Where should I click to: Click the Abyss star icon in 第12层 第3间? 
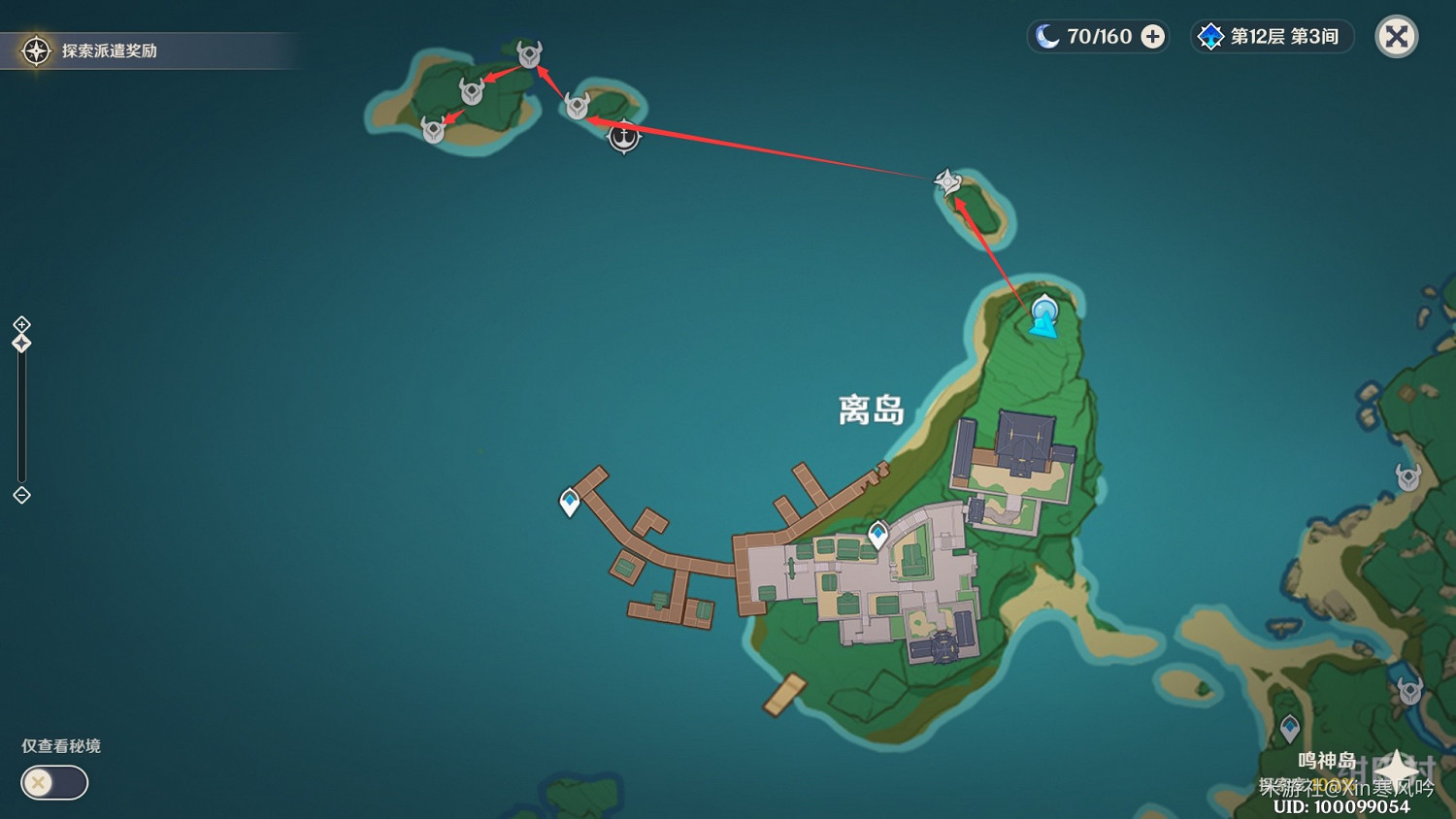pos(1209,37)
